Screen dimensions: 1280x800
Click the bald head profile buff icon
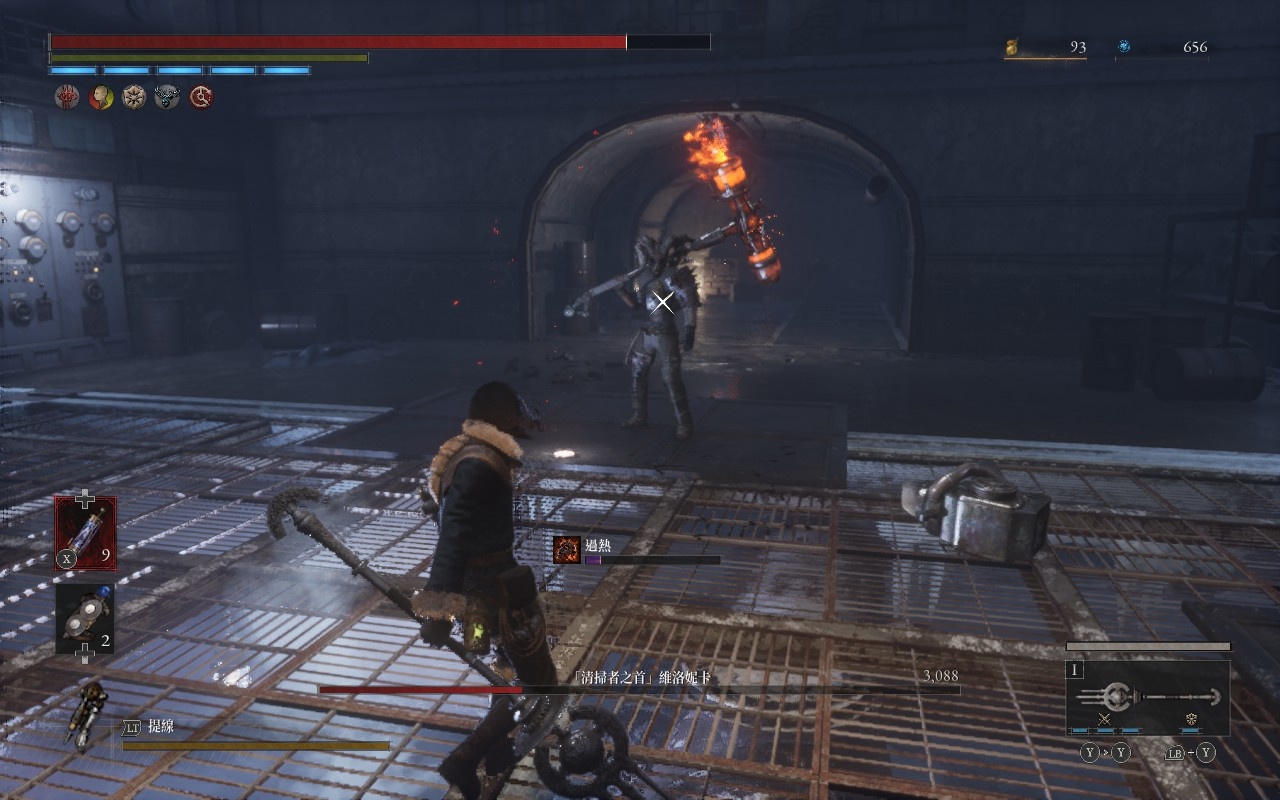tap(101, 97)
